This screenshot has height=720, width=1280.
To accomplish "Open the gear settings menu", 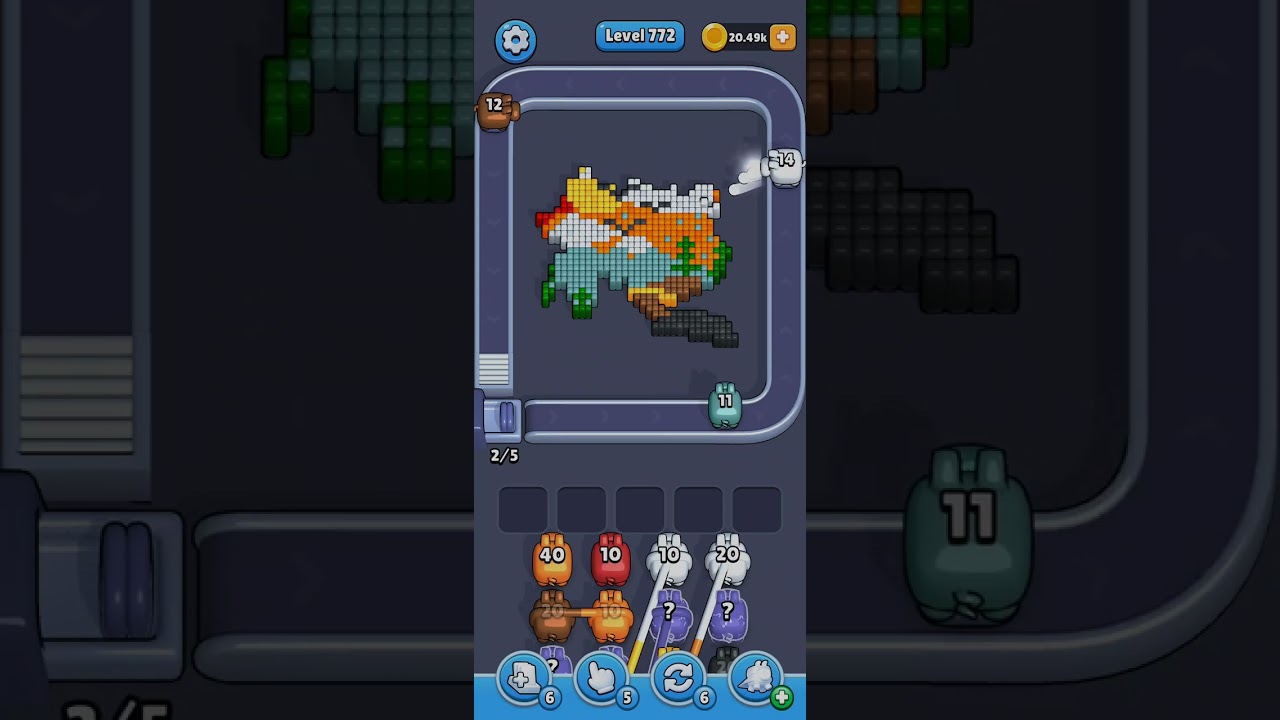I will pos(515,40).
